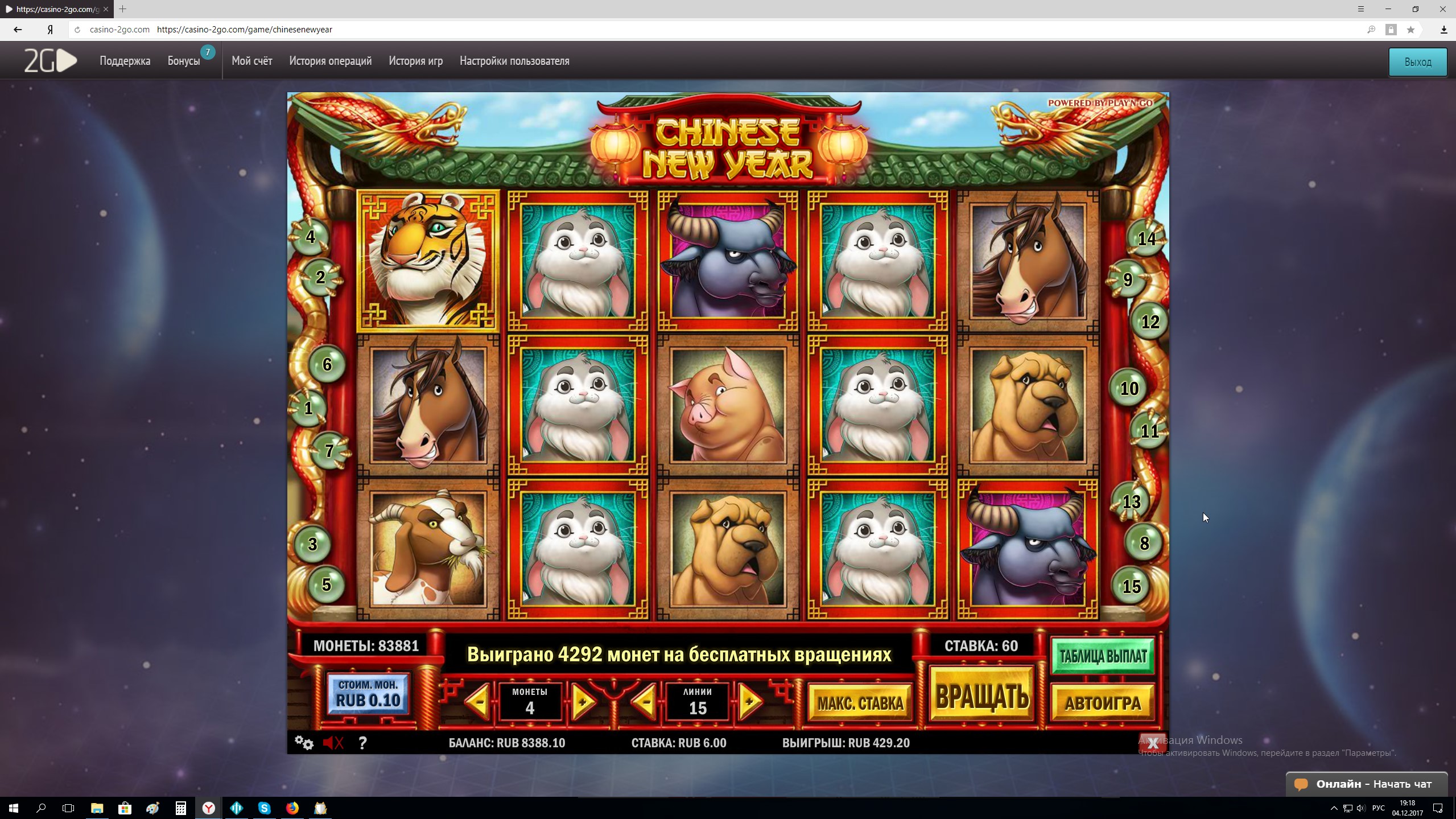Increase the coins per line

pyautogui.click(x=582, y=702)
